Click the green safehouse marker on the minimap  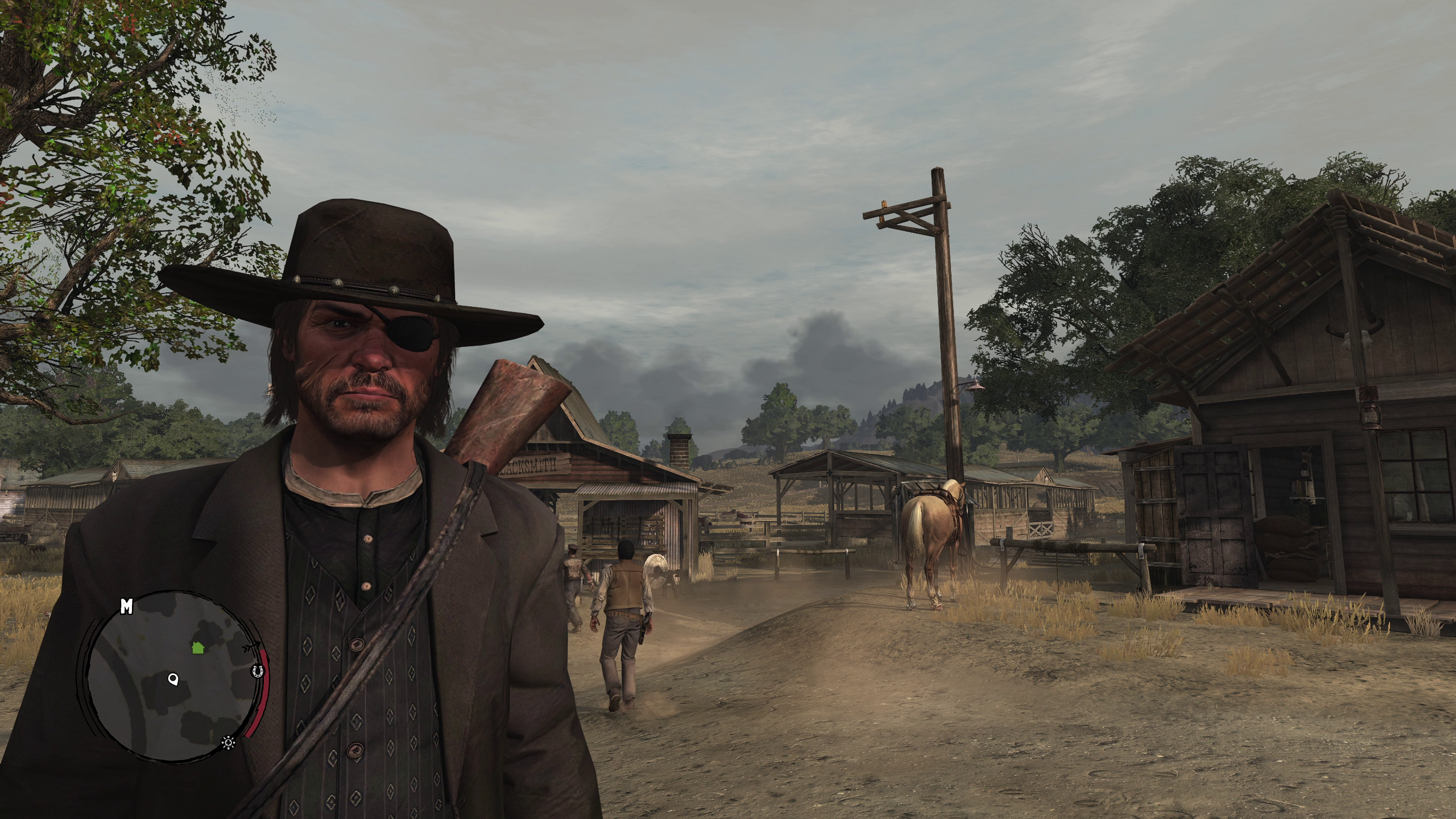coord(198,647)
